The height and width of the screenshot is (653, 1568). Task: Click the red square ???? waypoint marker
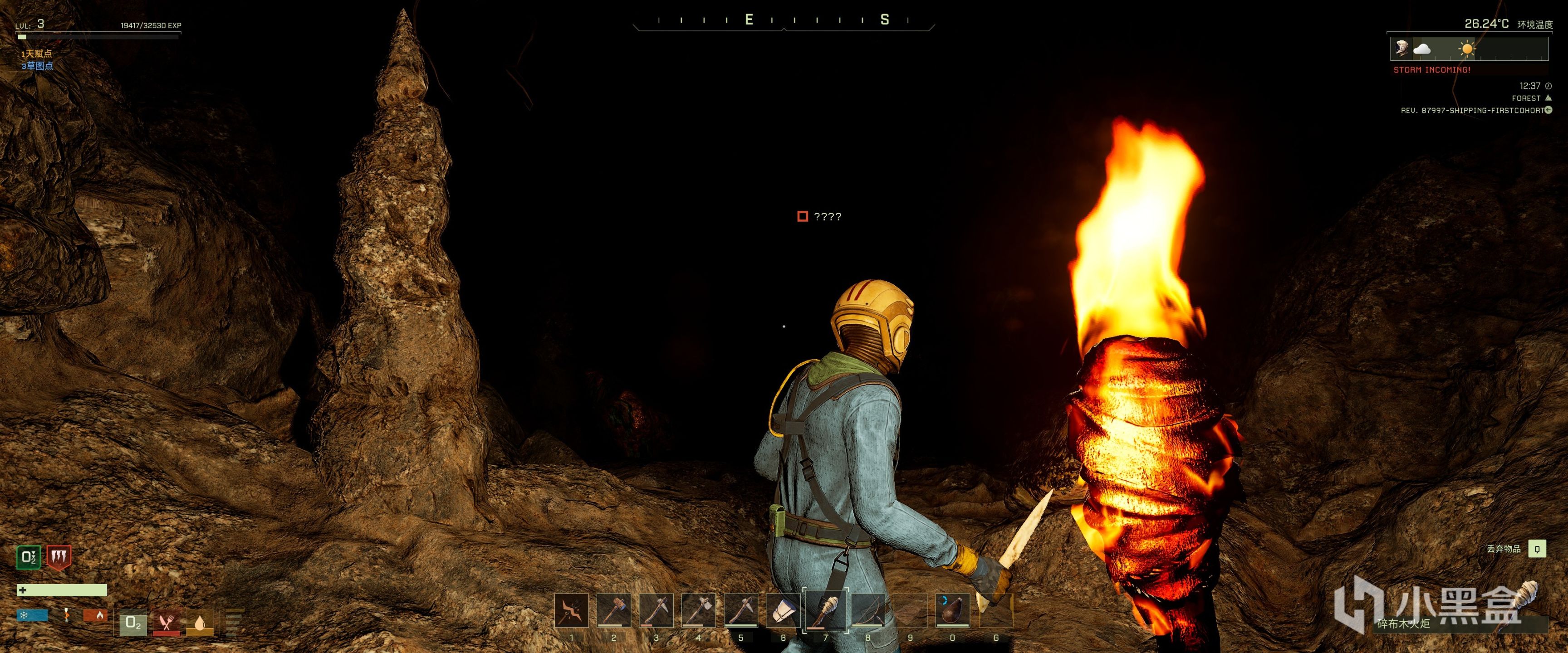tap(803, 217)
